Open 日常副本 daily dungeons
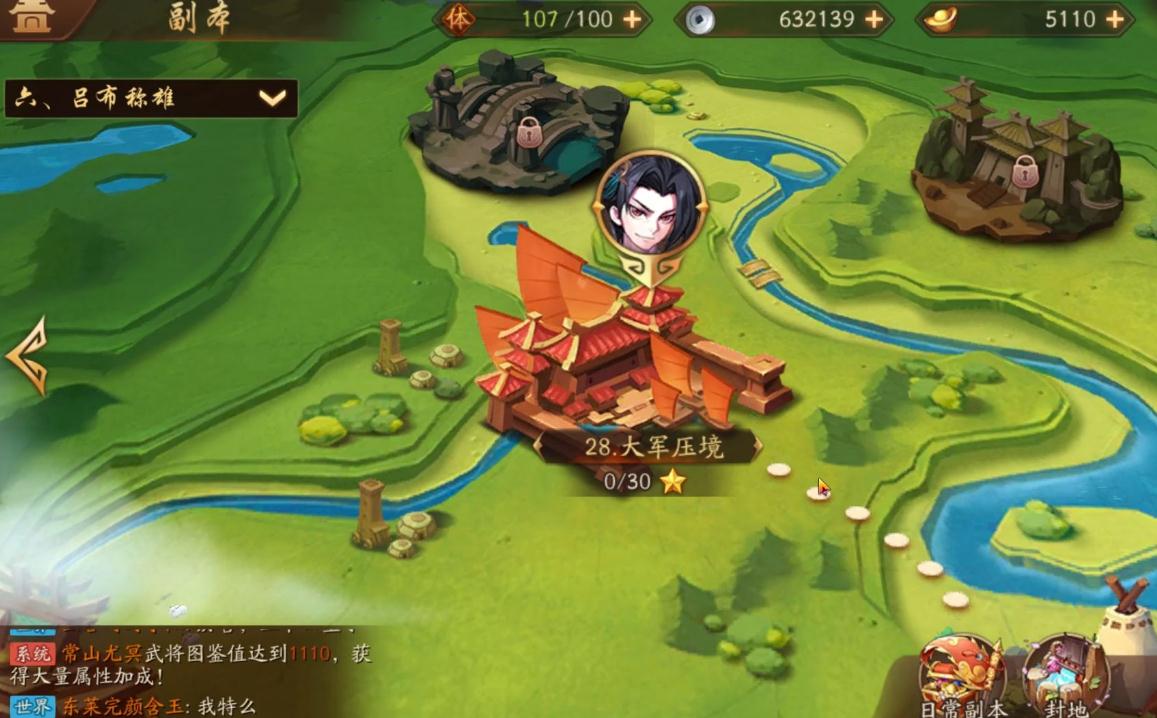Viewport: 1157px width, 718px height. tap(961, 675)
